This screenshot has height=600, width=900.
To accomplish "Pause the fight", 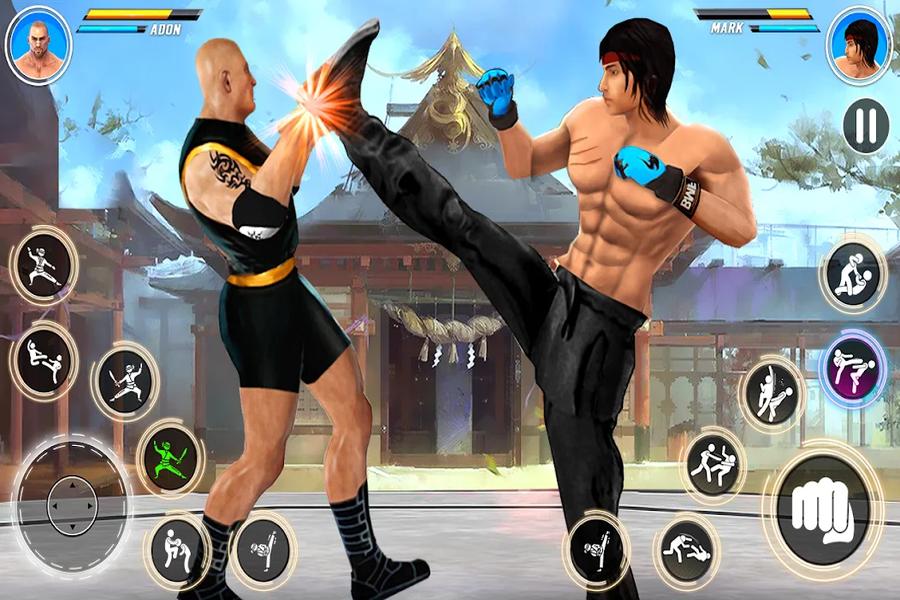I will click(x=865, y=124).
